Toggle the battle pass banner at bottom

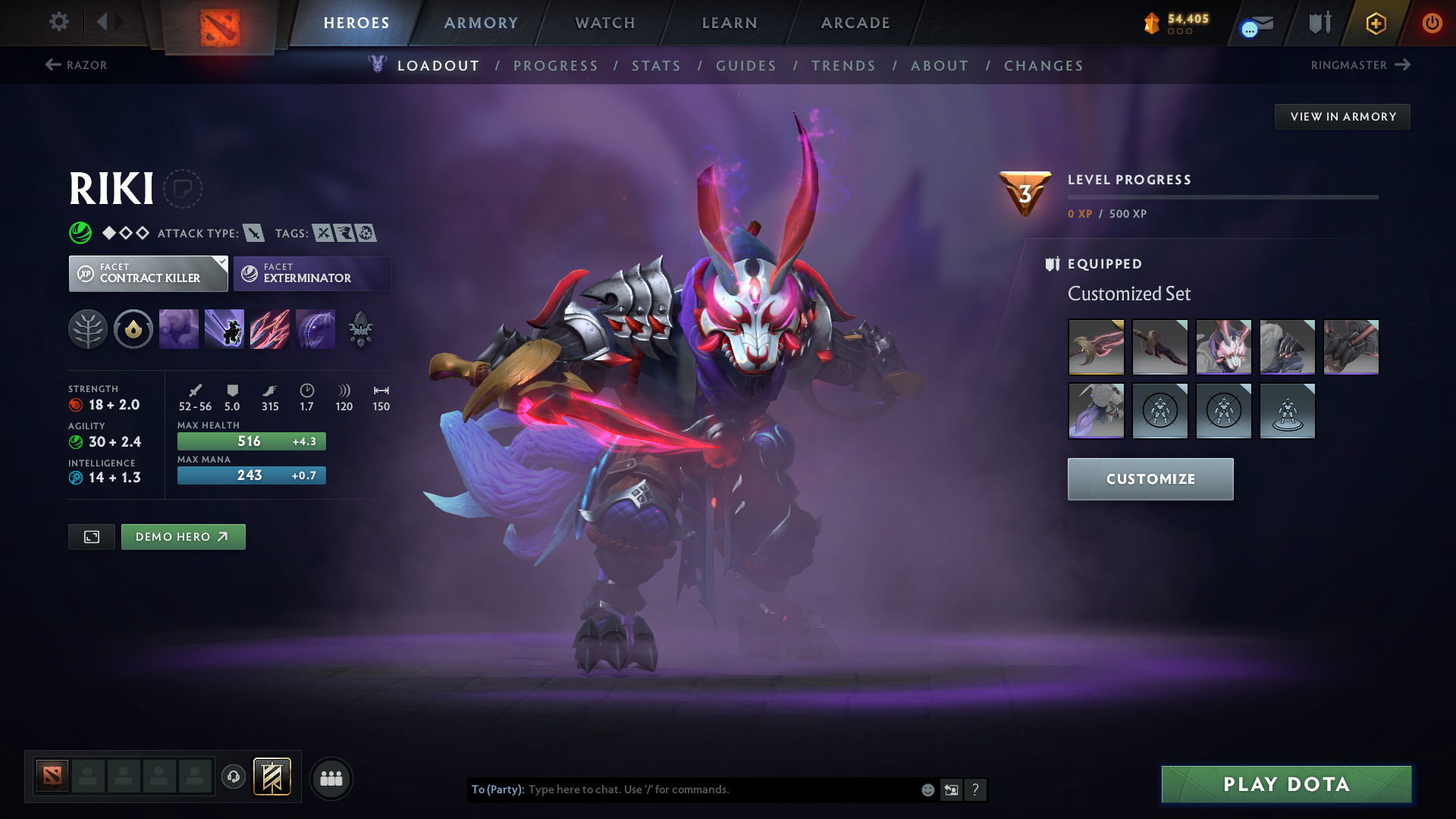[272, 777]
